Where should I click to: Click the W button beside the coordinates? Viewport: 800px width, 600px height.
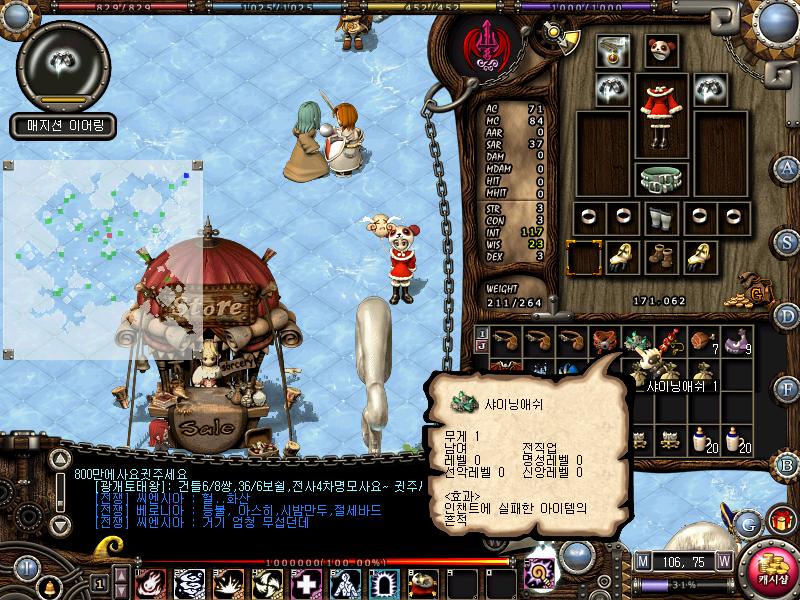(722, 560)
